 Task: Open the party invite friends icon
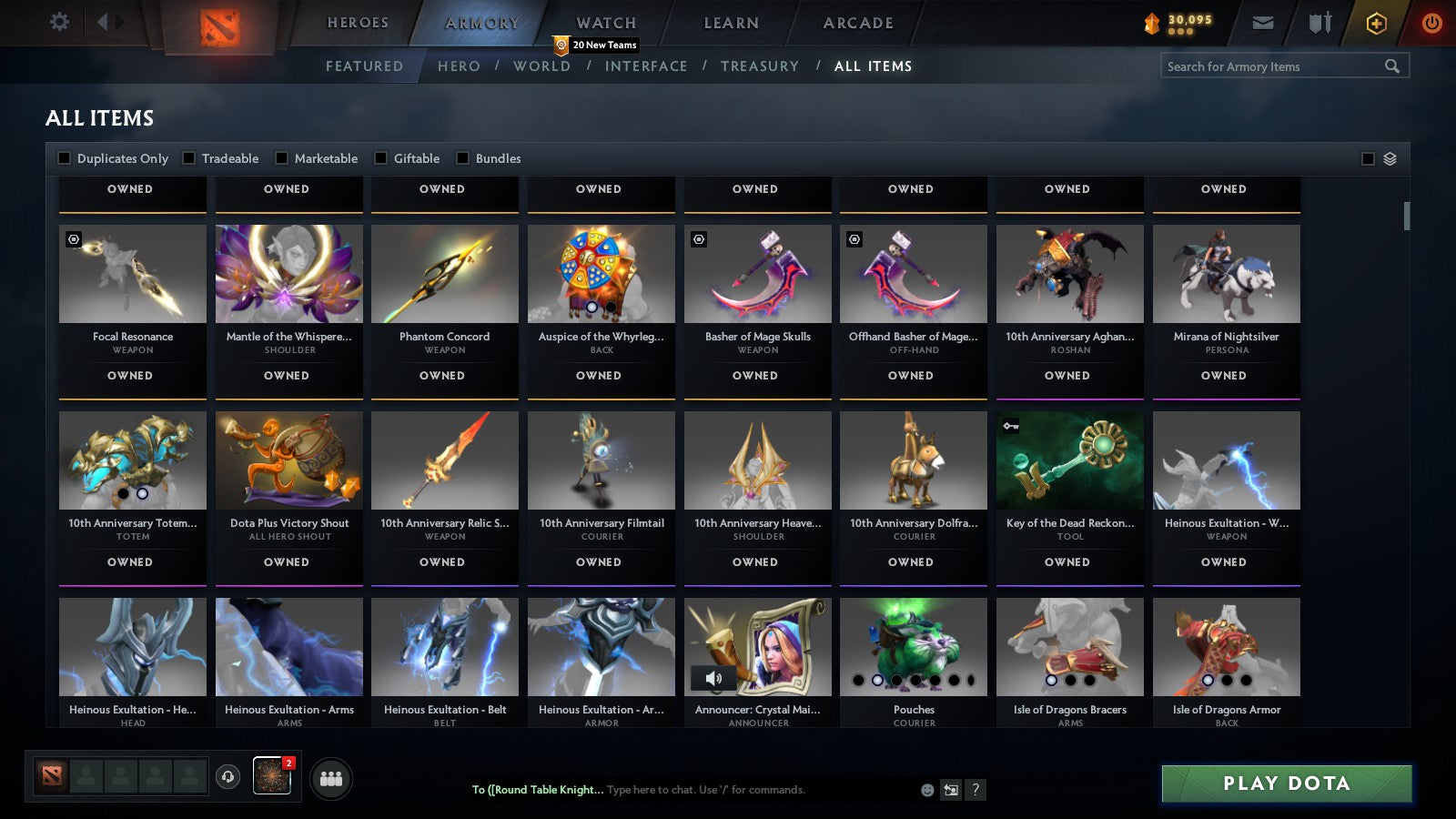pyautogui.click(x=331, y=778)
